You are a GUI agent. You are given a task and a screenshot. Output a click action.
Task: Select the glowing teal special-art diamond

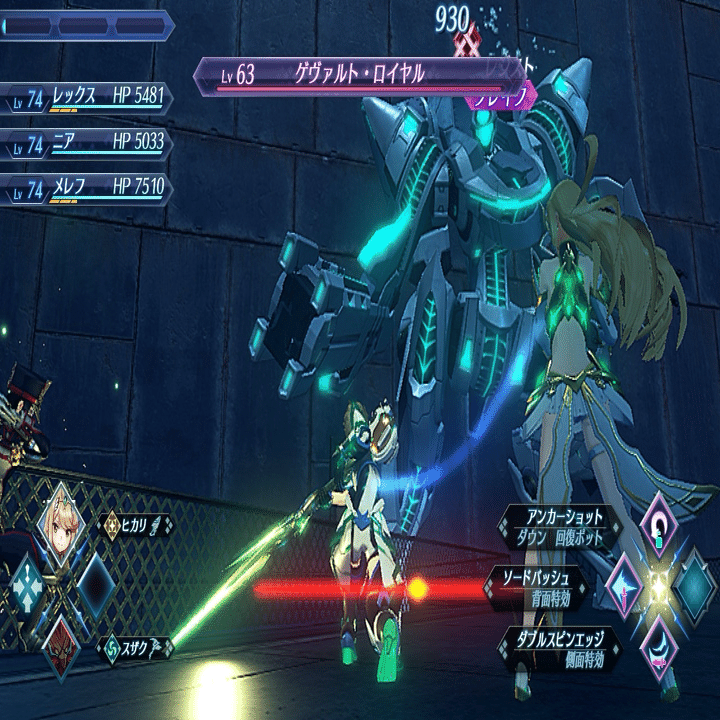694,583
